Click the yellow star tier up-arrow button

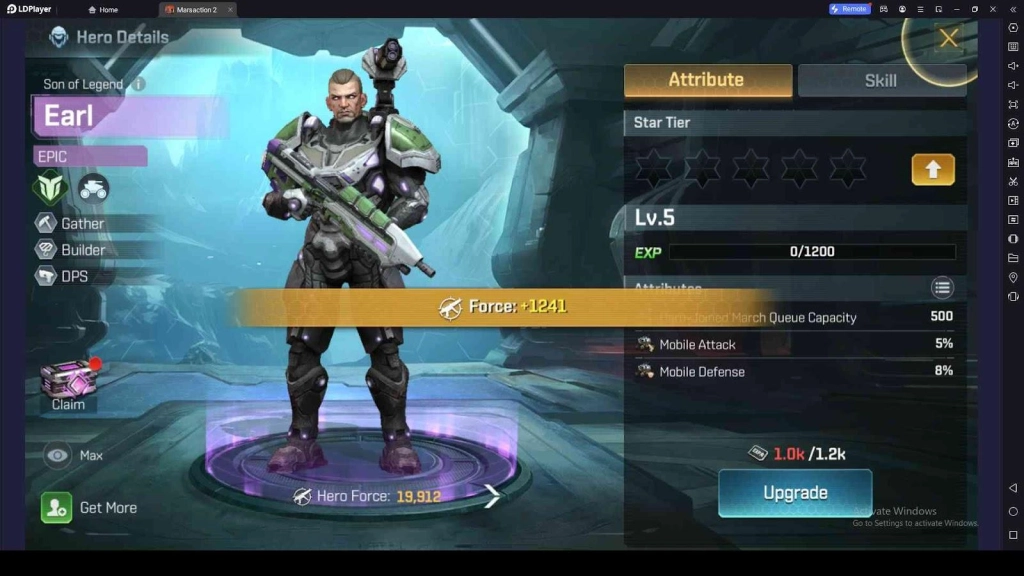932,169
